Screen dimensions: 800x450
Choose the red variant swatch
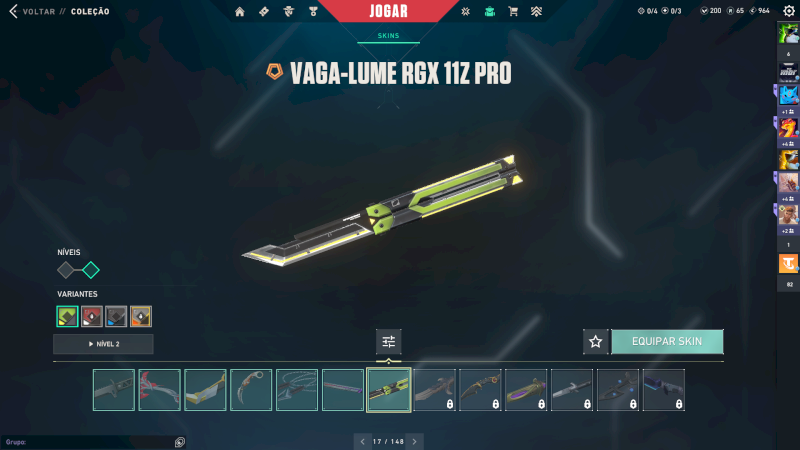pyautogui.click(x=92, y=317)
